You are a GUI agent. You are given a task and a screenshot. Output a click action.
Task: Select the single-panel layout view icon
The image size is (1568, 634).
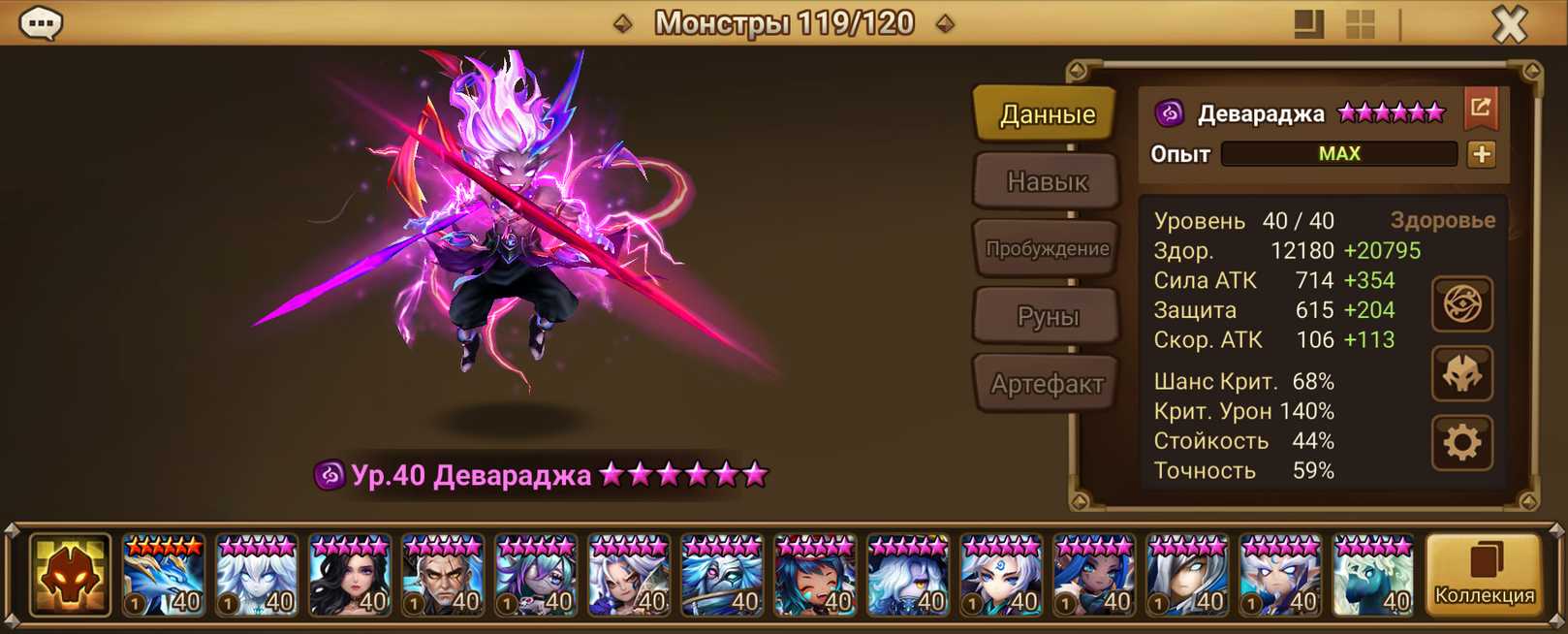coord(1308,24)
